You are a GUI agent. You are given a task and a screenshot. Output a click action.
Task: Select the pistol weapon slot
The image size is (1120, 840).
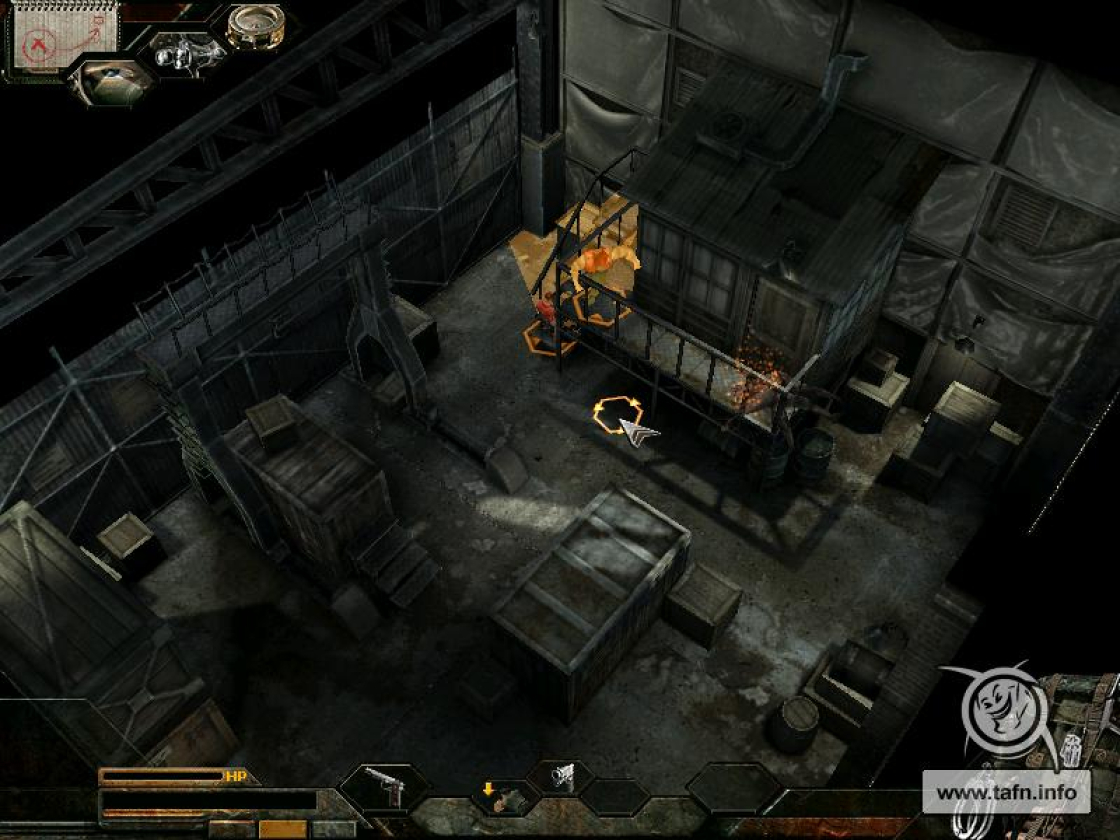[x=384, y=787]
